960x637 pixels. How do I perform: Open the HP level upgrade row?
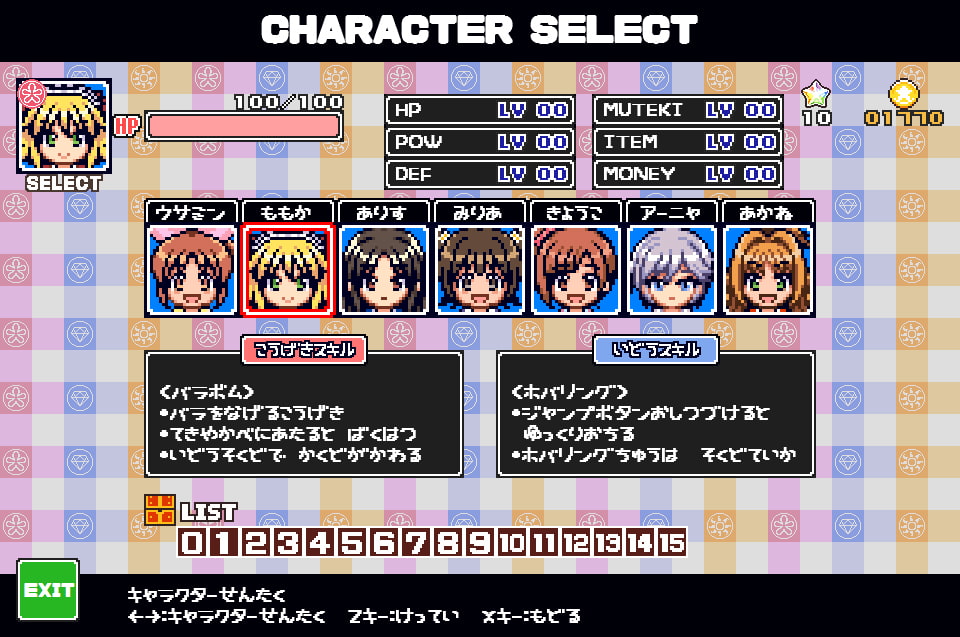click(480, 110)
